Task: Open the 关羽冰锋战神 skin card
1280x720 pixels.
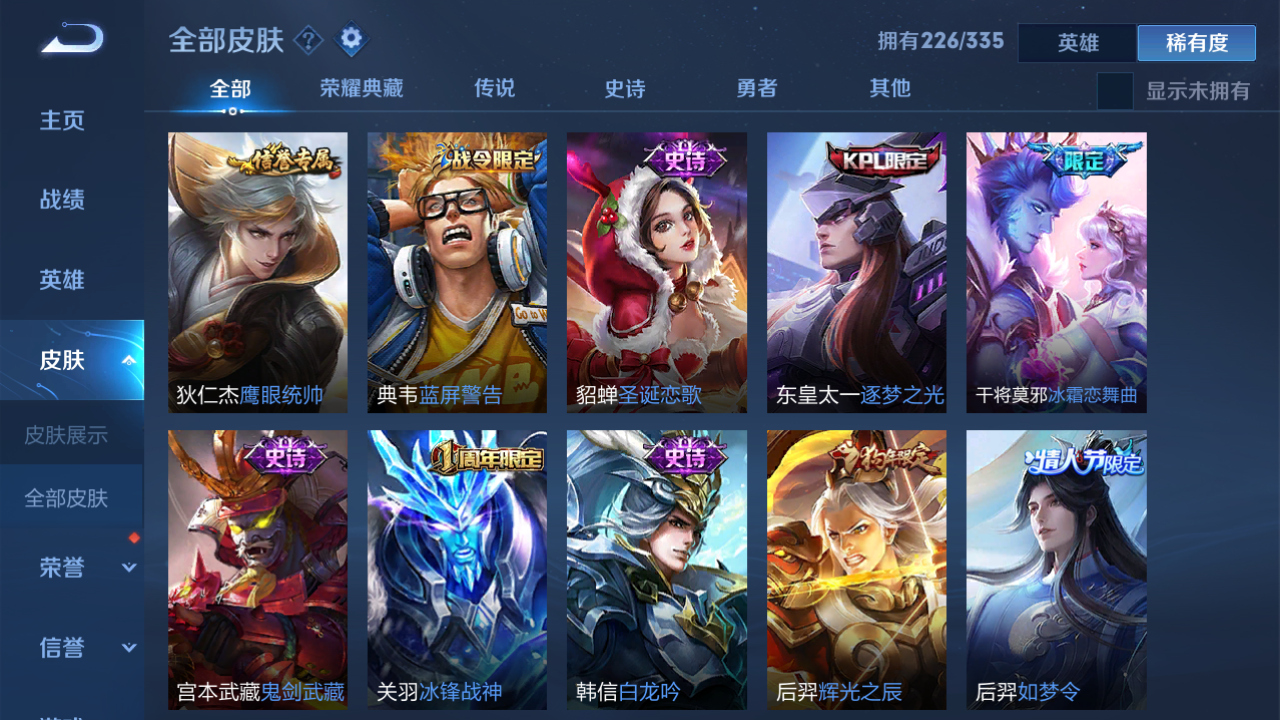Action: pos(457,570)
